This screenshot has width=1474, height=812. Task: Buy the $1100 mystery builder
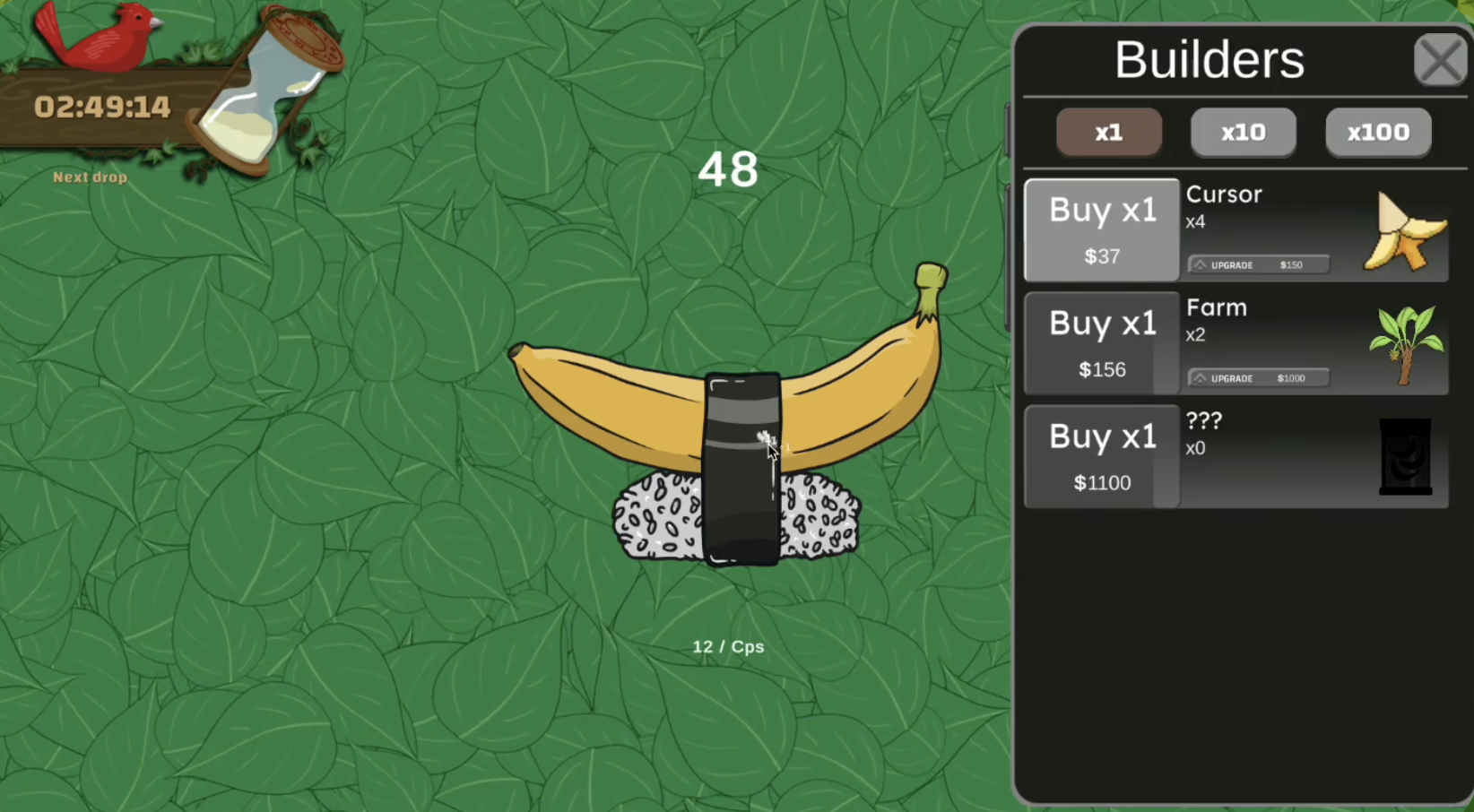(1102, 456)
